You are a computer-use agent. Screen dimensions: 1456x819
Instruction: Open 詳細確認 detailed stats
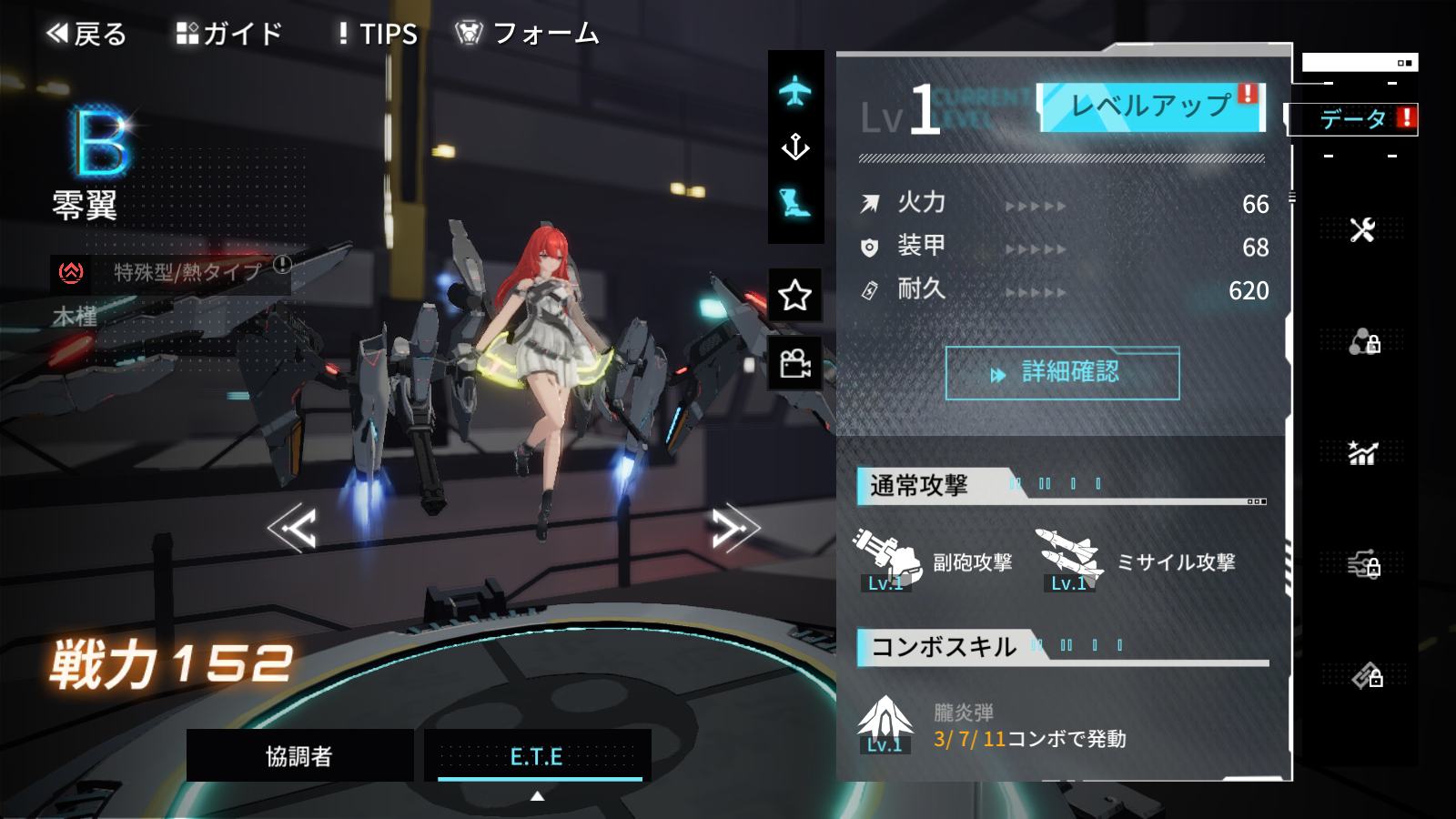(x=1062, y=373)
